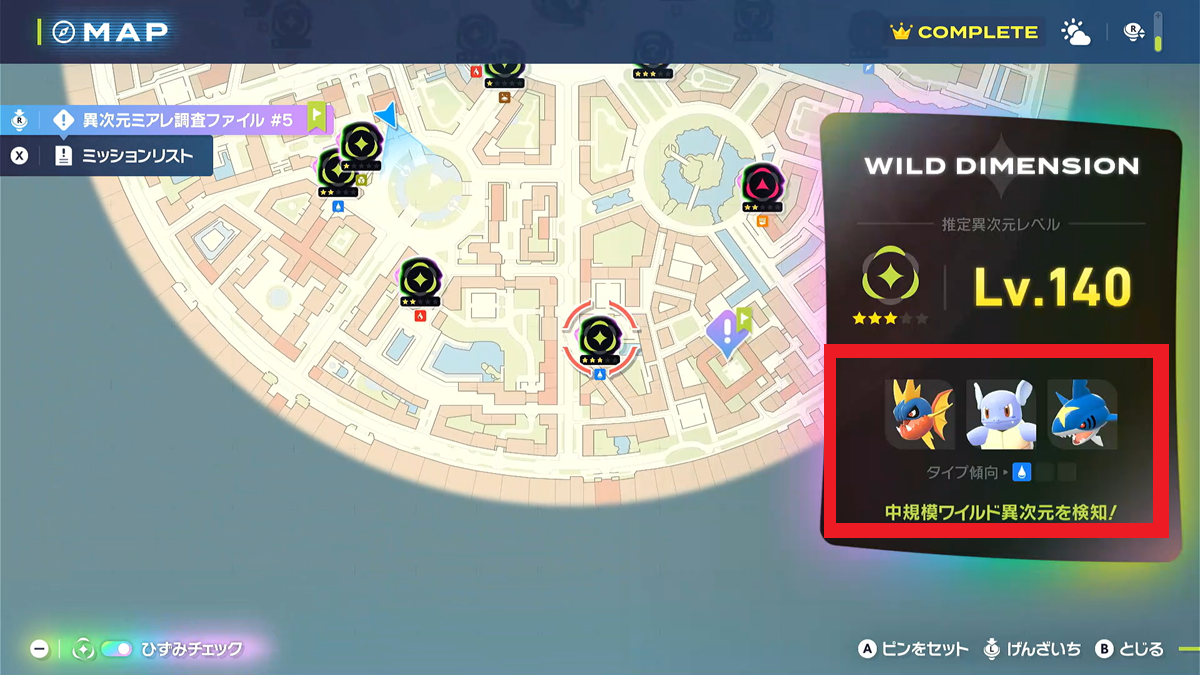Open the ミッションリスト mission list
Screen dimensions: 1200x675
point(137,156)
